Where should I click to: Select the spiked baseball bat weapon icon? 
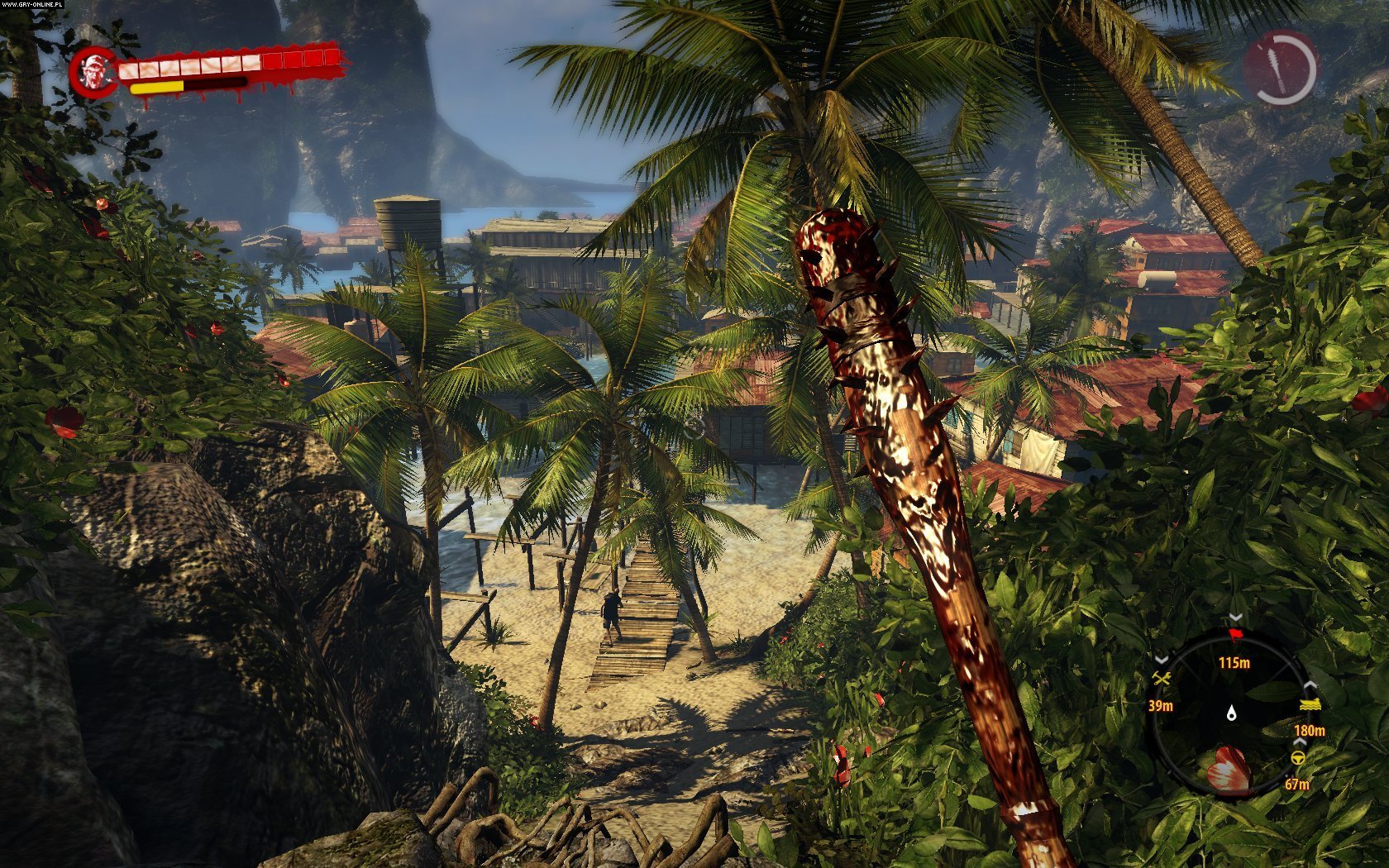tap(1280, 68)
